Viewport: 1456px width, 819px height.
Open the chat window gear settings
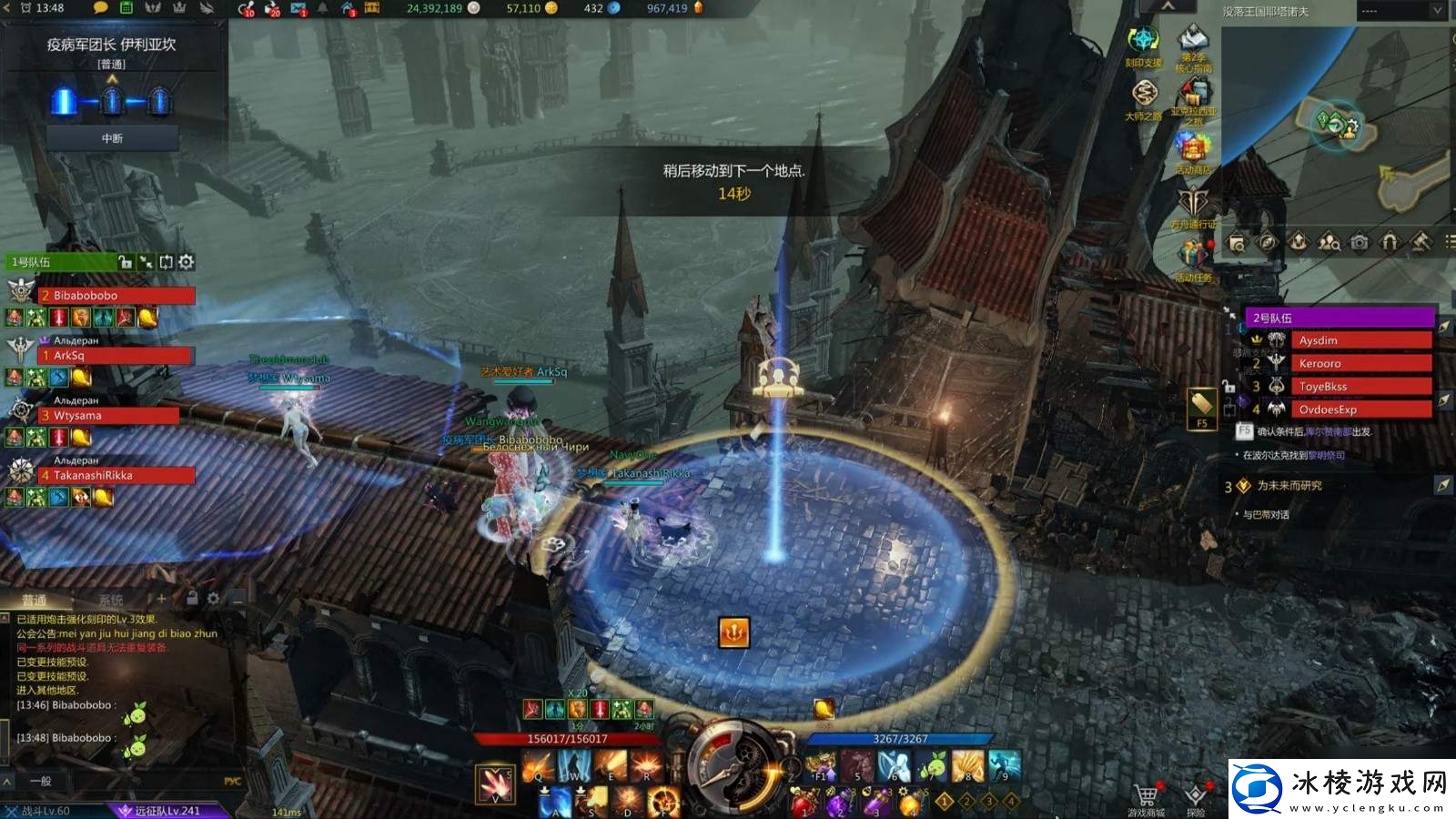(213, 599)
